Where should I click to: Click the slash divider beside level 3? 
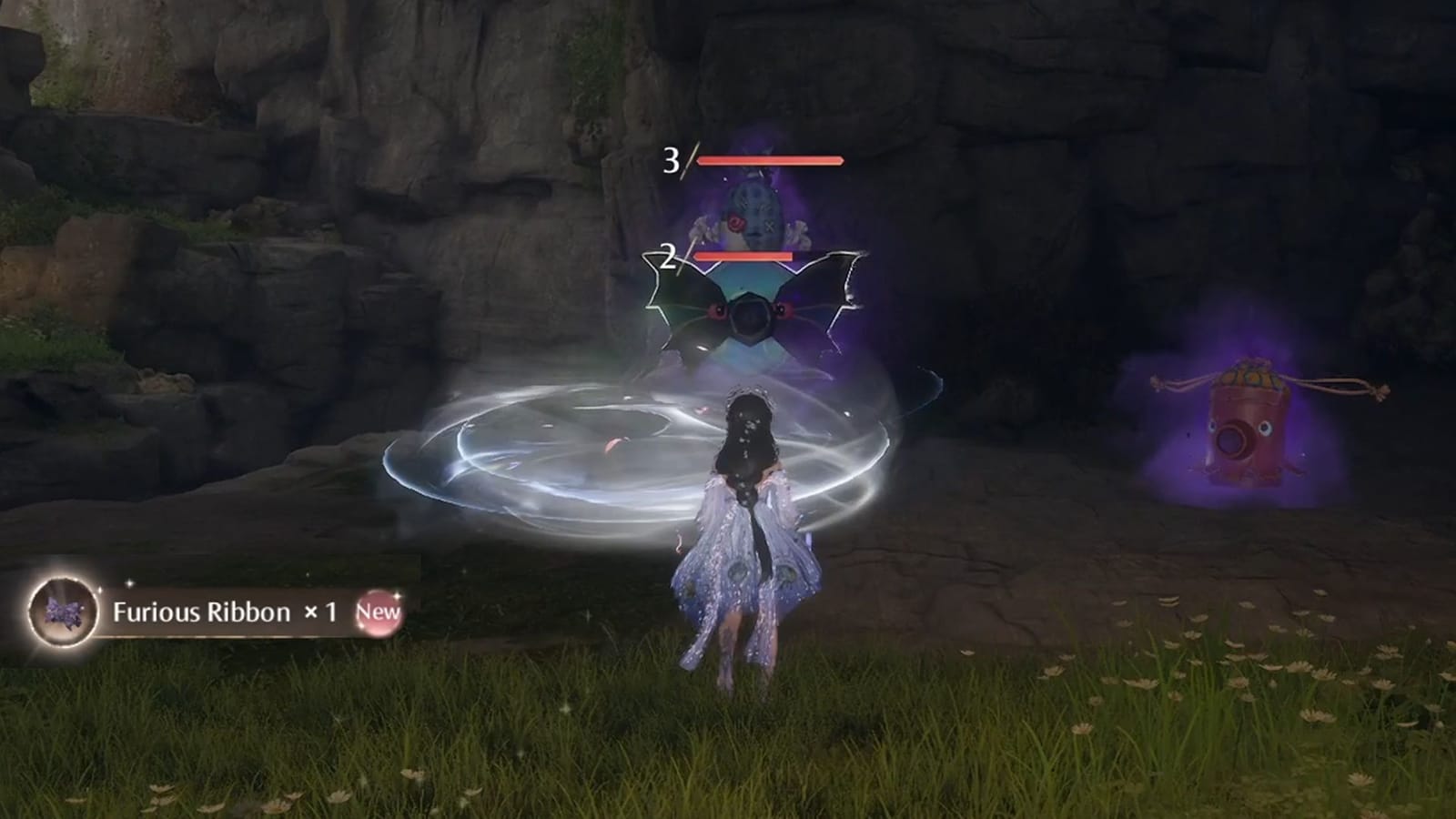click(689, 162)
